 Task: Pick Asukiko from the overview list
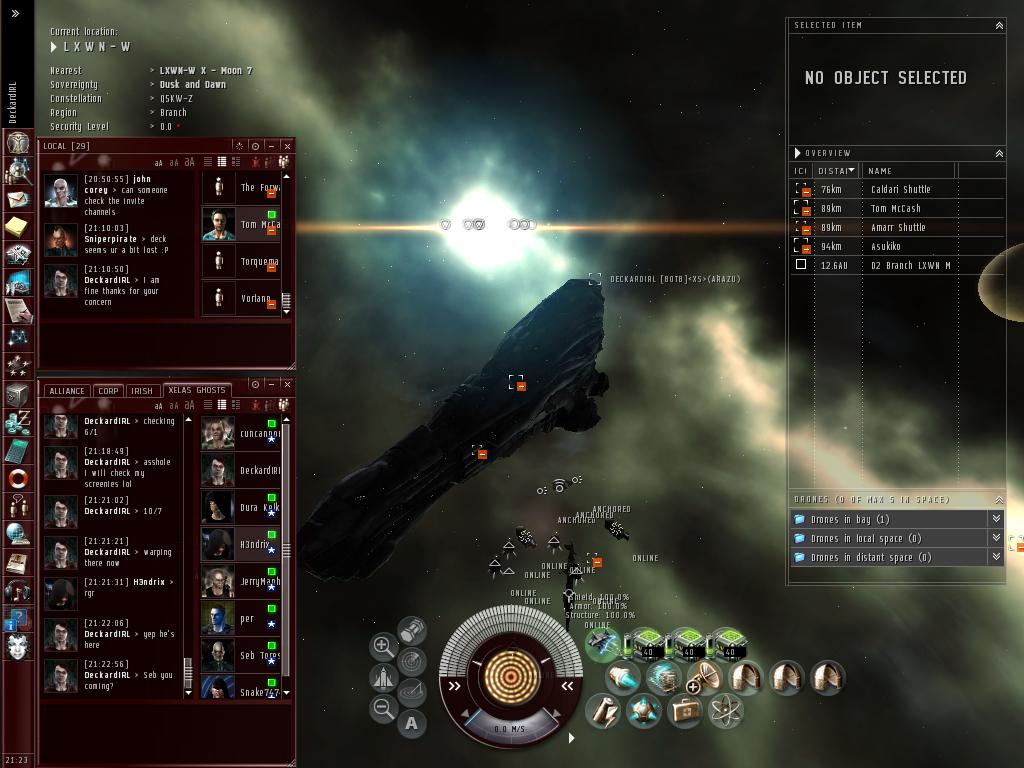pos(885,246)
